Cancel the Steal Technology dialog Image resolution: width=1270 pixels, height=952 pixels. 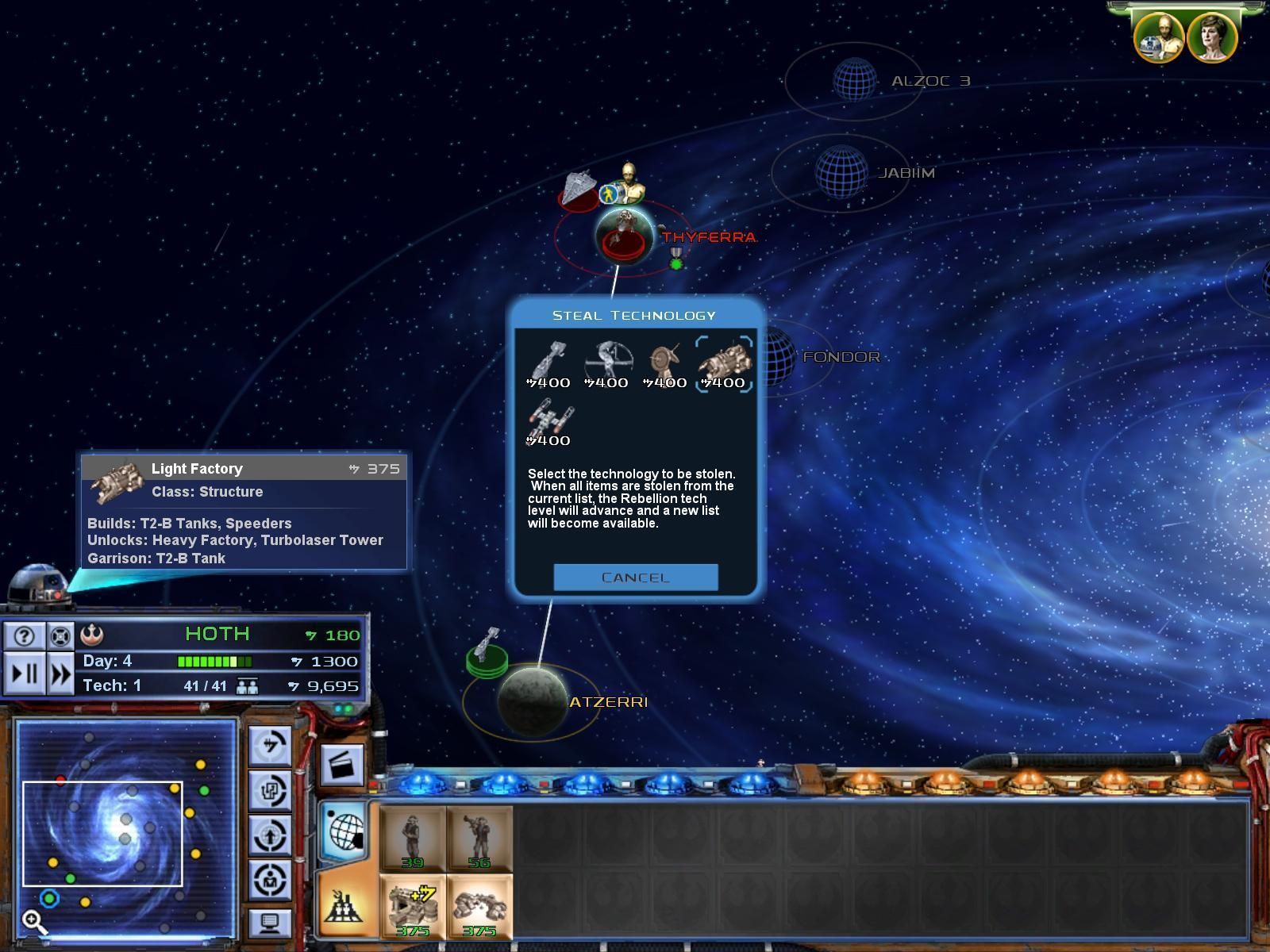tap(635, 578)
